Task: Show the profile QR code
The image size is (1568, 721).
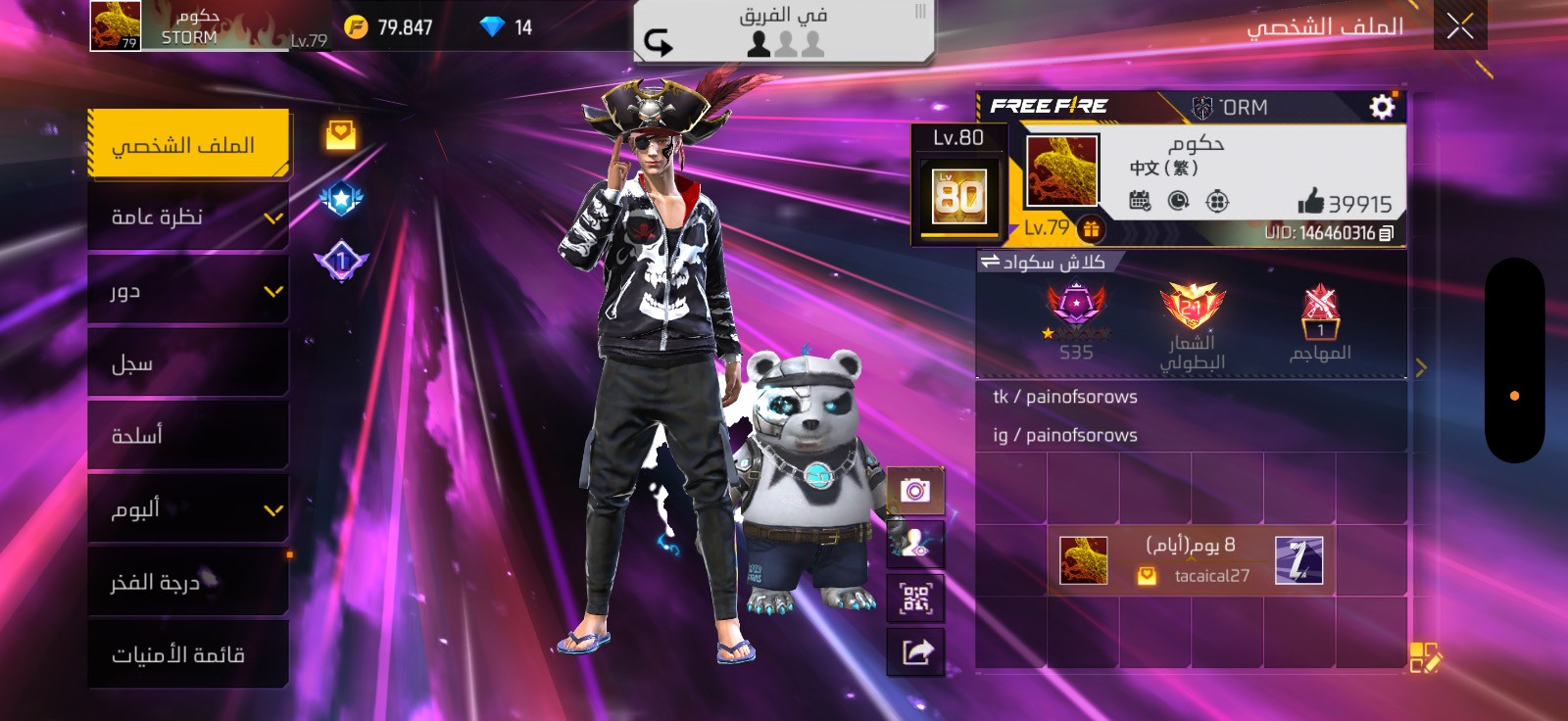Action: click(915, 598)
